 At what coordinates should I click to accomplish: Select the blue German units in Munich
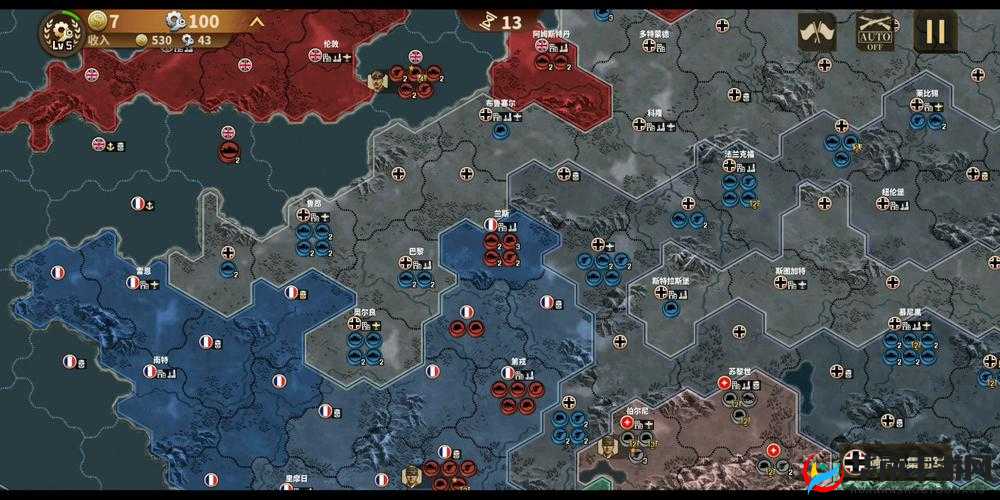(909, 348)
